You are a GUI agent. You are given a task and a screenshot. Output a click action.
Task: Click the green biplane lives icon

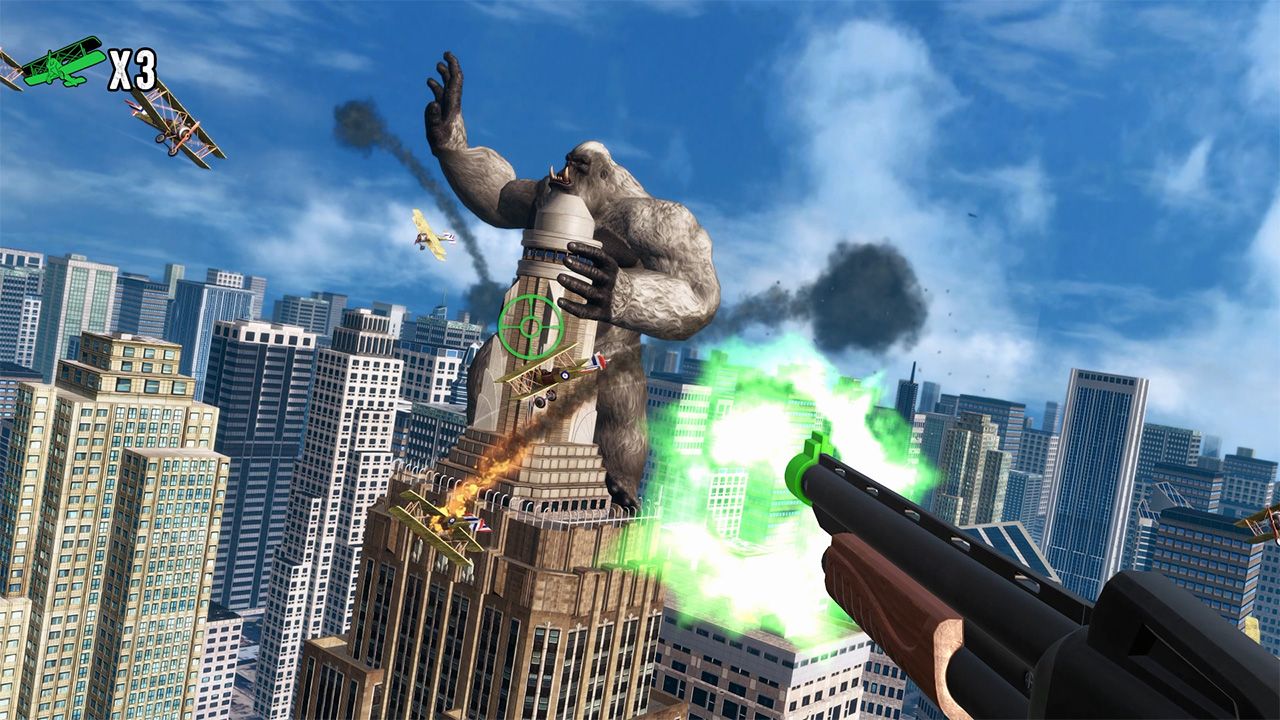(55, 66)
